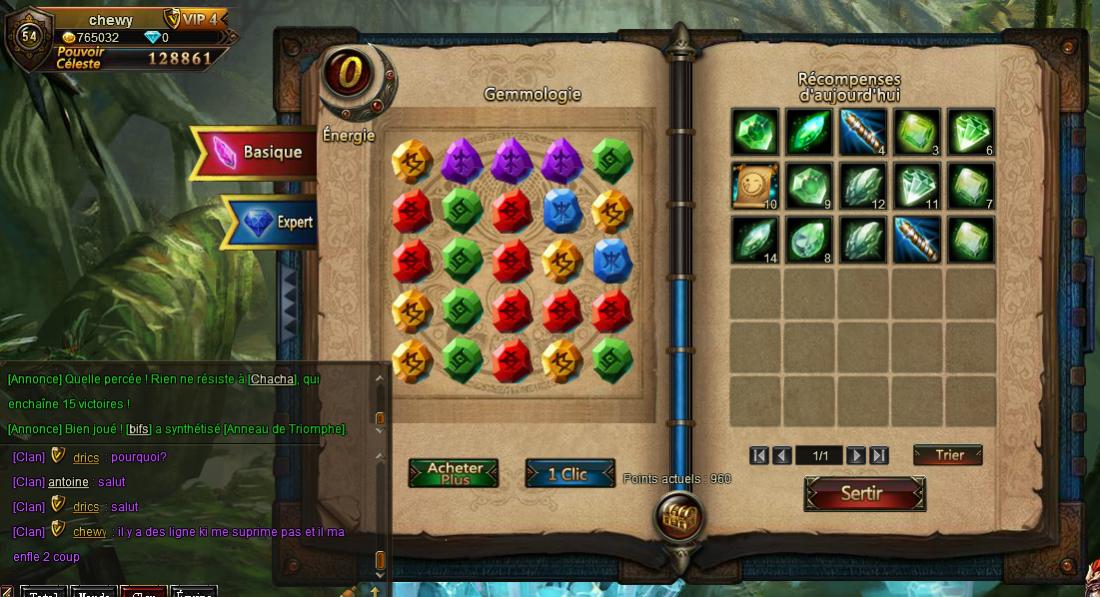This screenshot has width=1100, height=597.
Task: Jump to the first rewards page
Action: (759, 456)
